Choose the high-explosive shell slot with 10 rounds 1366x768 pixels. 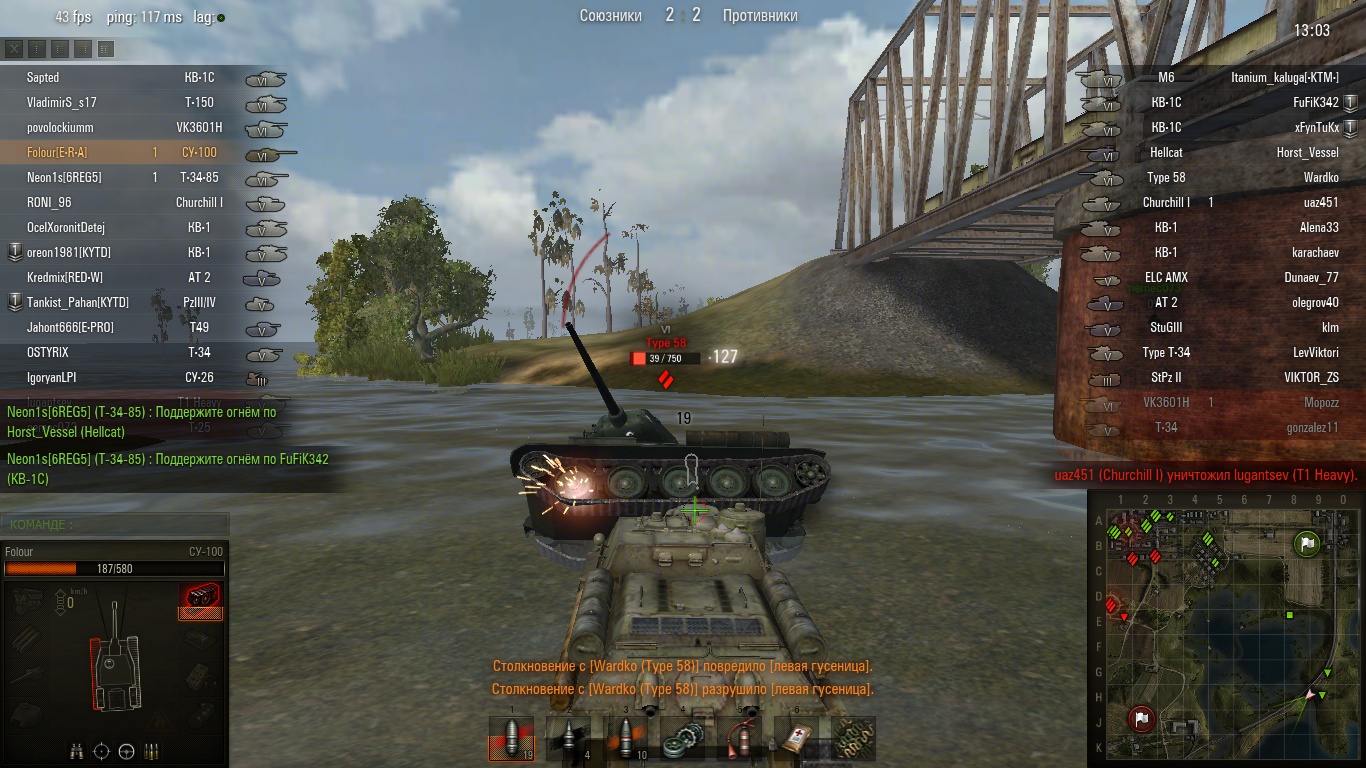click(x=626, y=740)
